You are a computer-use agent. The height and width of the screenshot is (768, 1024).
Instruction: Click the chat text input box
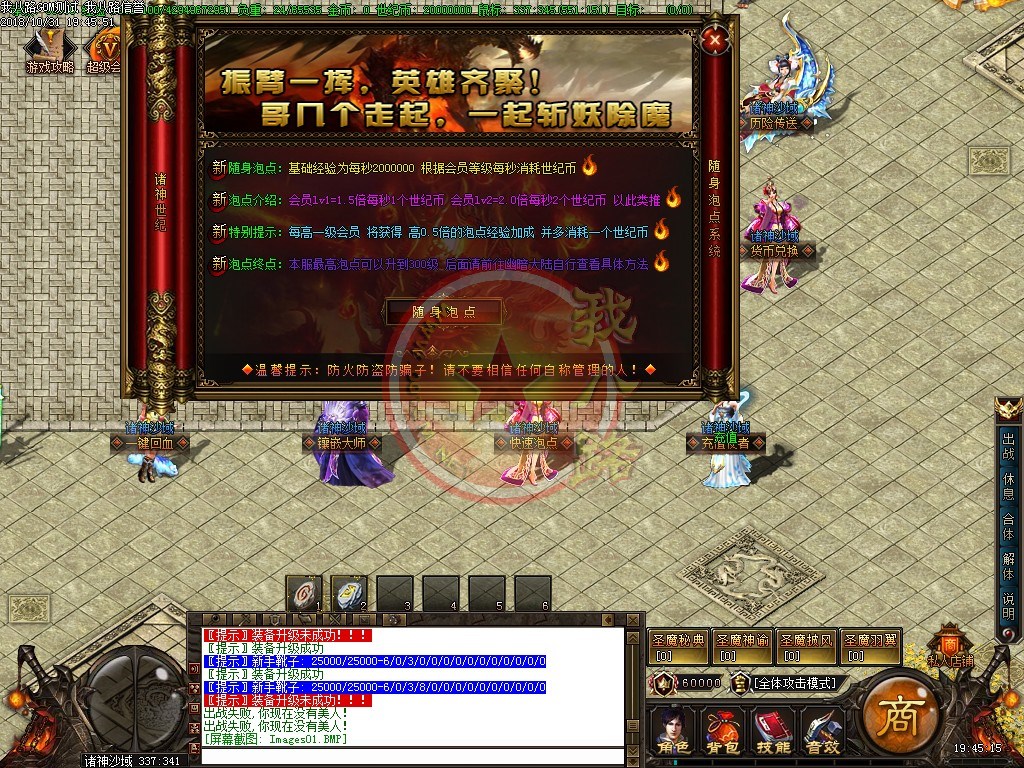coord(412,755)
